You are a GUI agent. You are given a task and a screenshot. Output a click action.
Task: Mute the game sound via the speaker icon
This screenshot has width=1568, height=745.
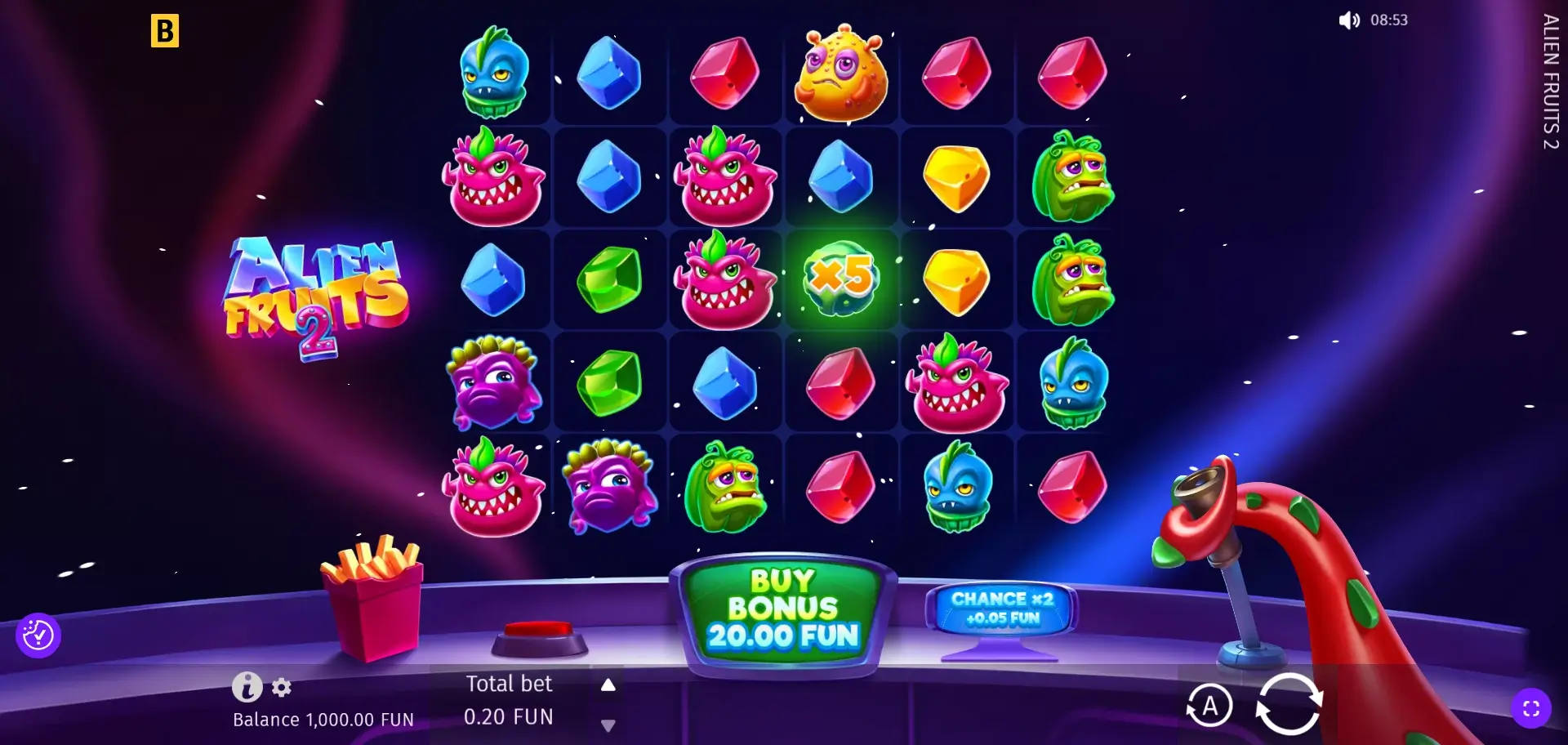pos(1347,20)
